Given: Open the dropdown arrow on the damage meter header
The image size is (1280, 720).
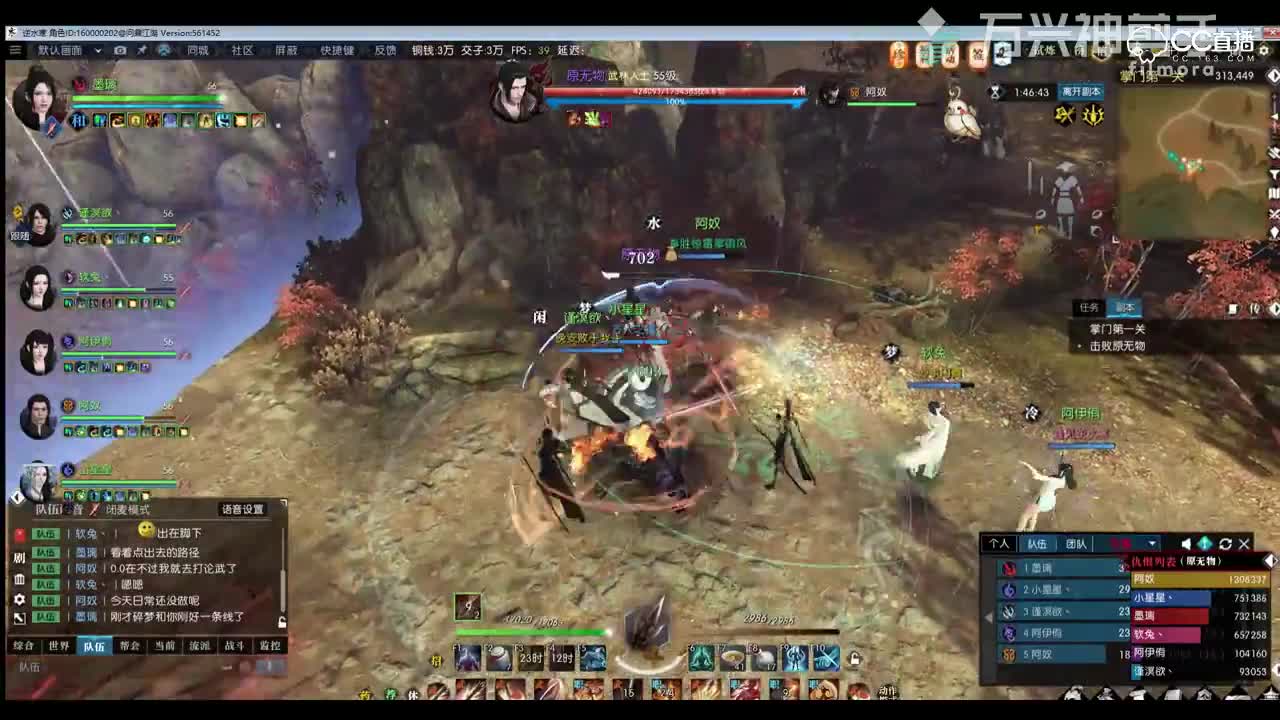Looking at the screenshot, I should point(1153,543).
